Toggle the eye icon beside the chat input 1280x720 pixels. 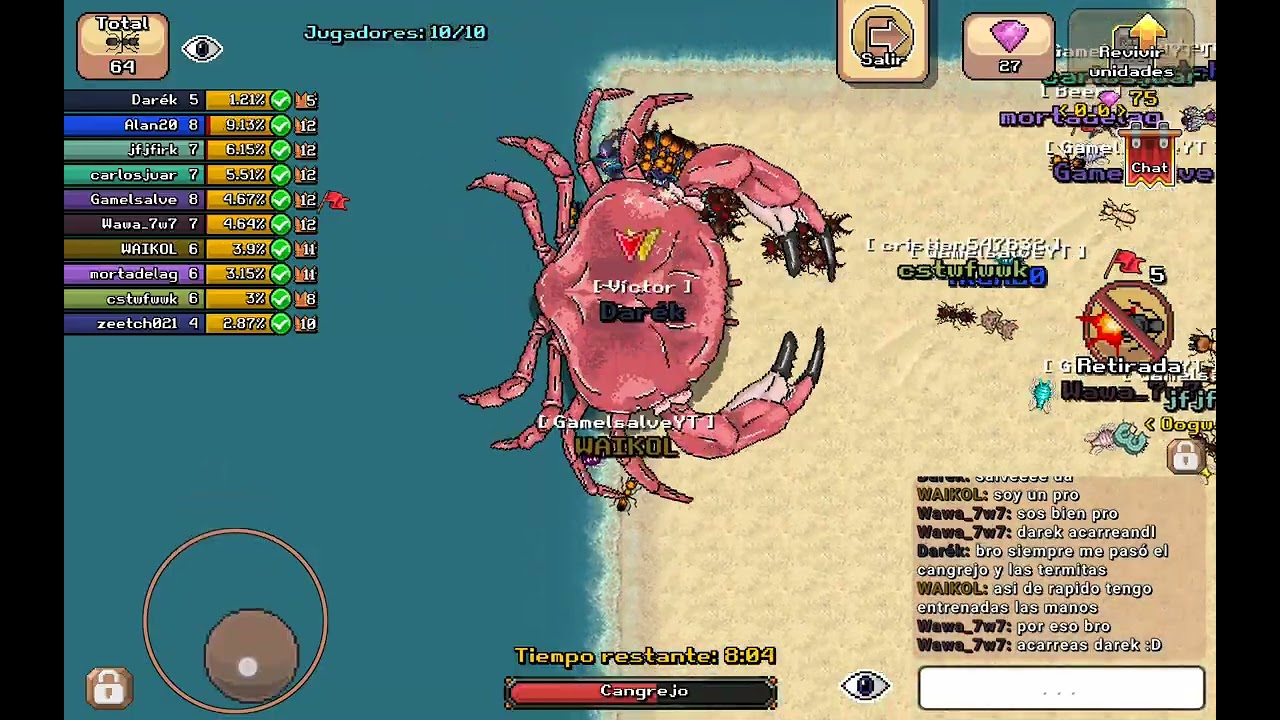[866, 686]
